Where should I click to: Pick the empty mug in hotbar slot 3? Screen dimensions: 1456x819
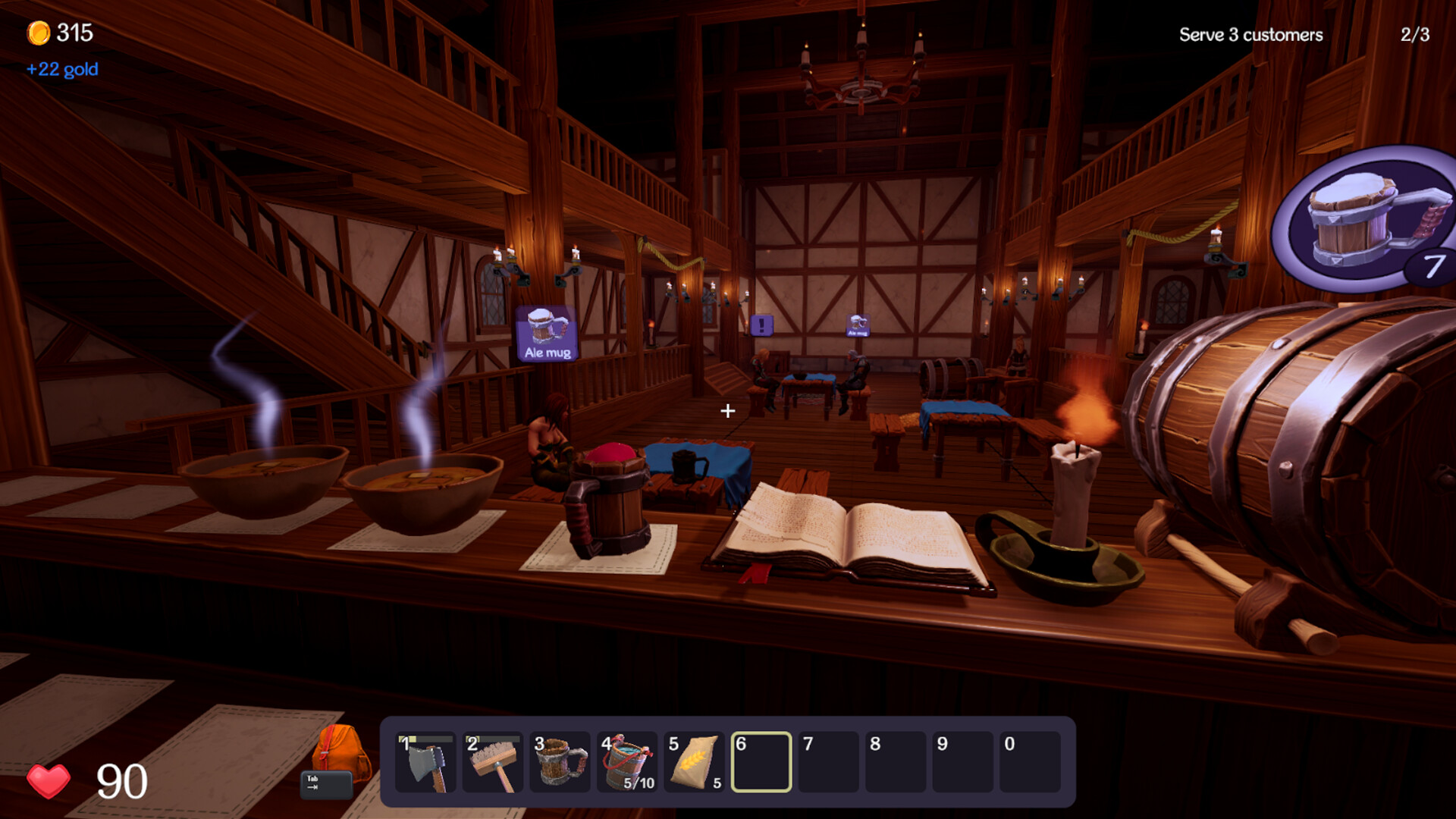pyautogui.click(x=560, y=764)
